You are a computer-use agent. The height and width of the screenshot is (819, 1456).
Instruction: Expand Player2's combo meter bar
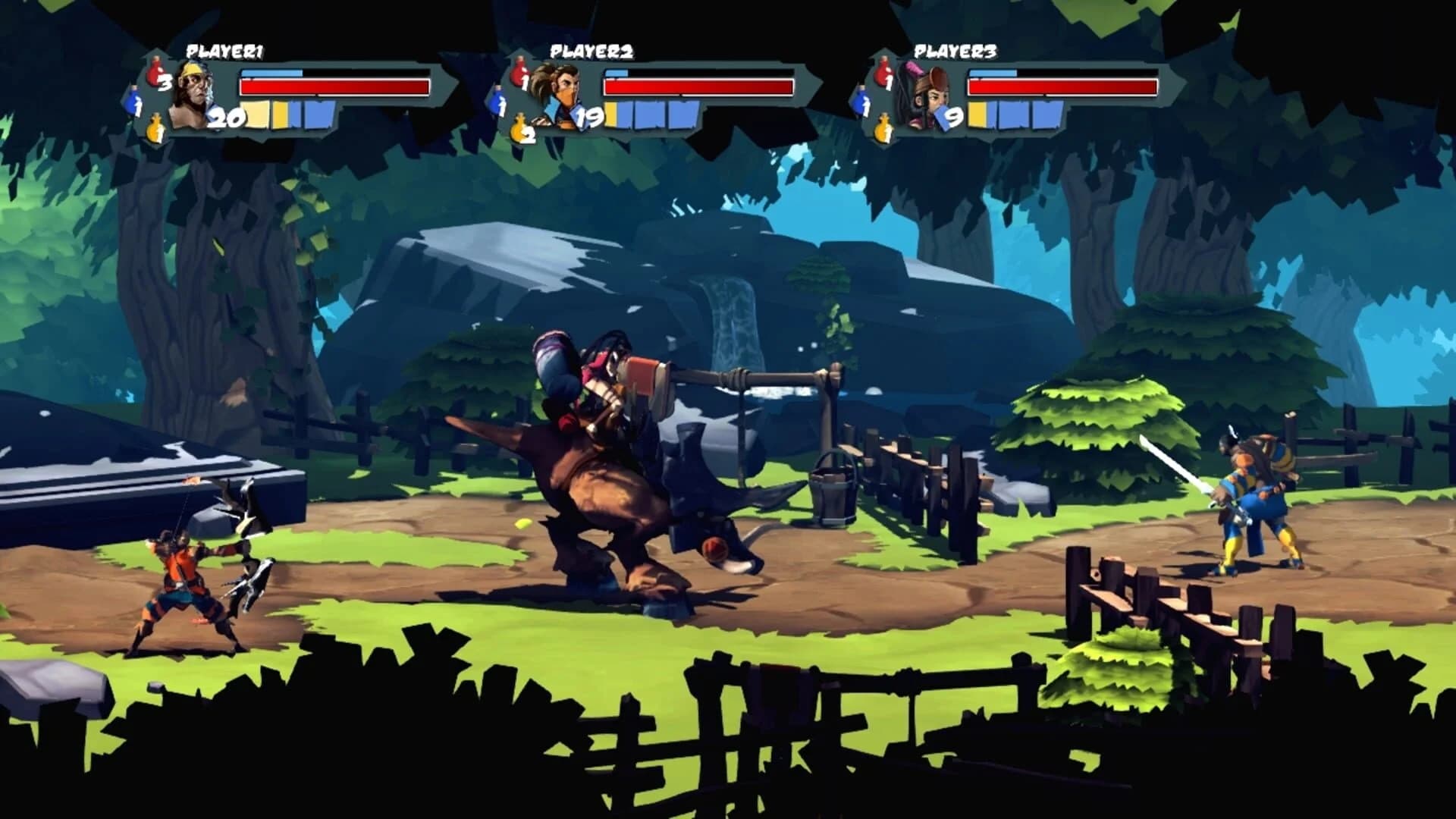point(652,116)
